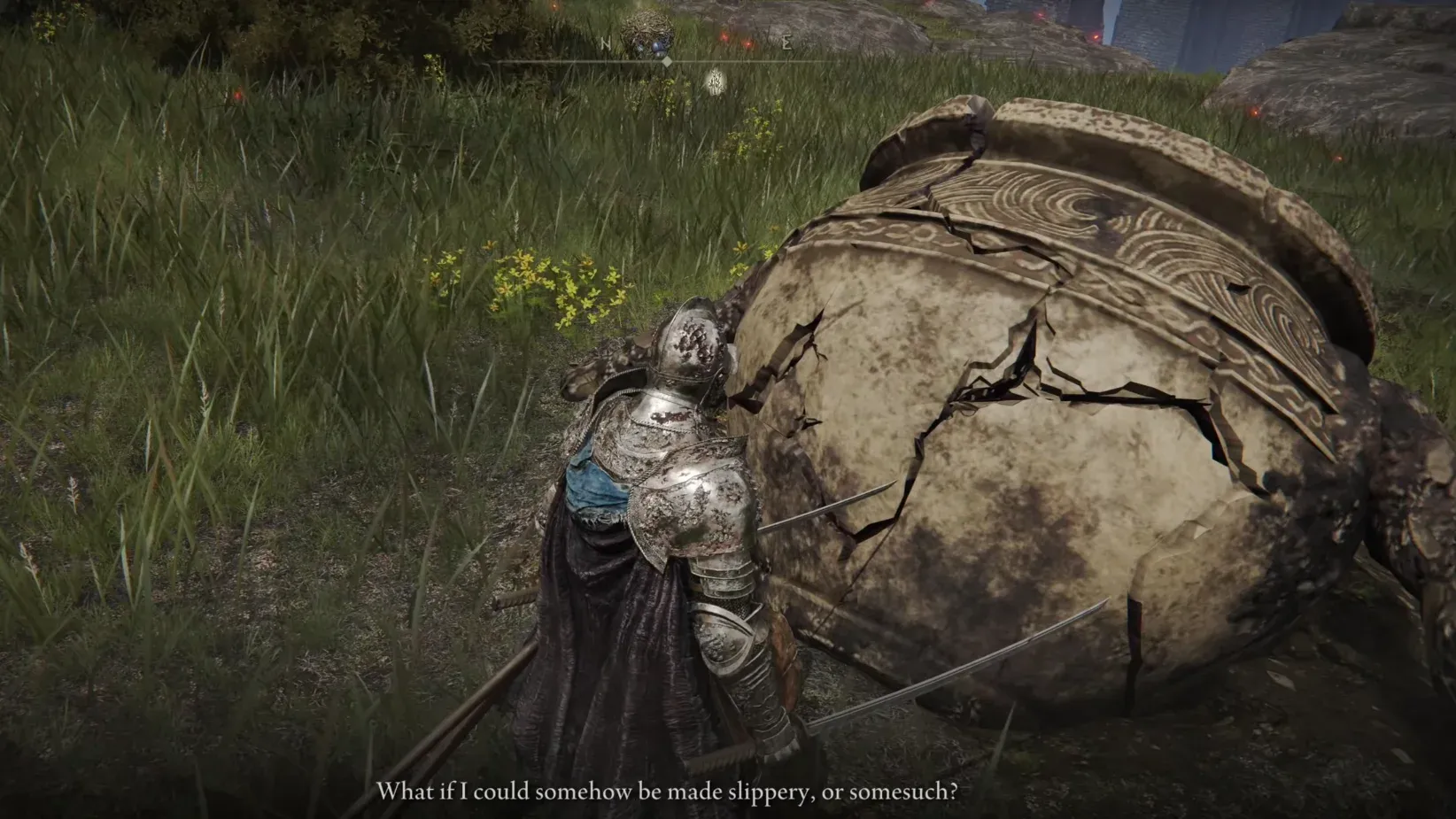Select the East letter on the compass
Viewport: 1456px width, 819px height.
786,43
